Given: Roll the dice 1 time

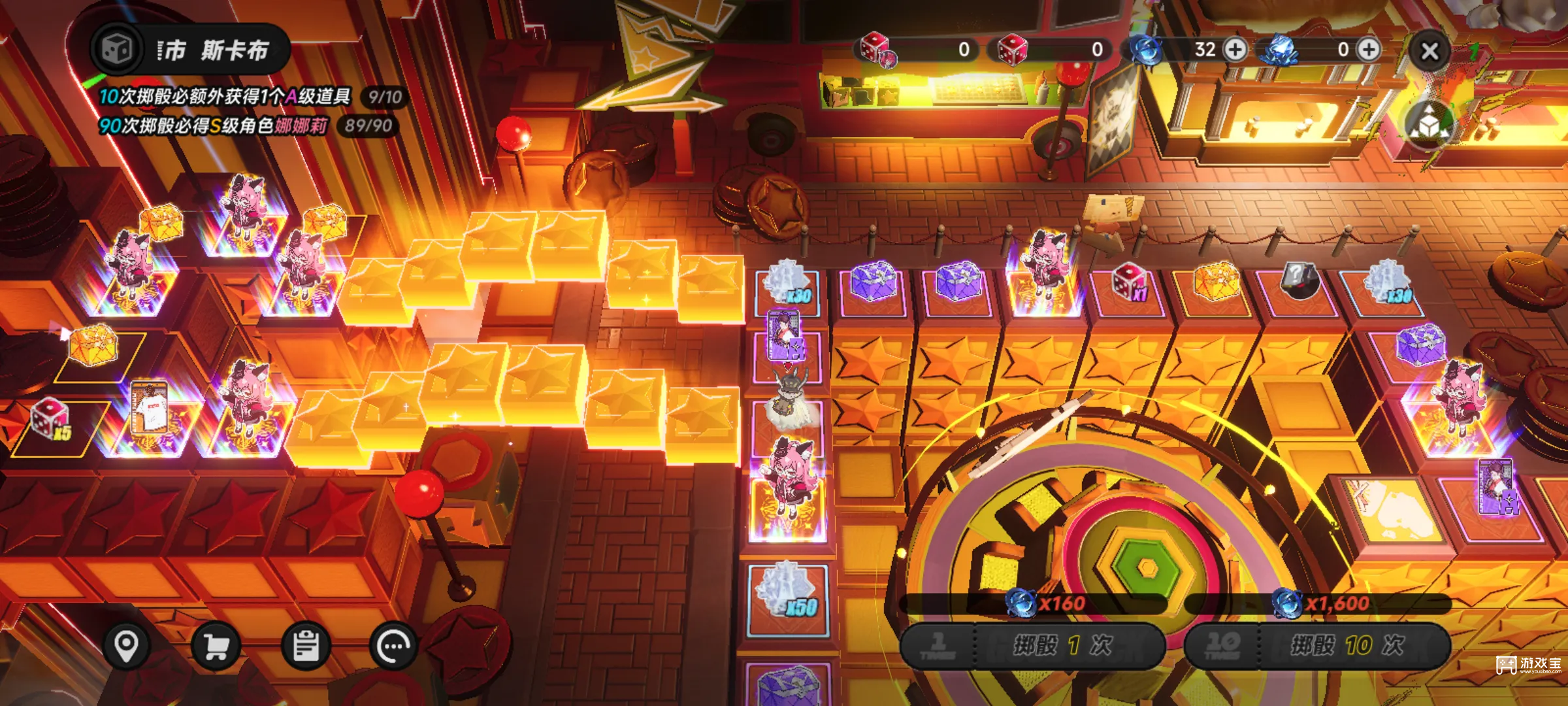Looking at the screenshot, I should click(1032, 645).
